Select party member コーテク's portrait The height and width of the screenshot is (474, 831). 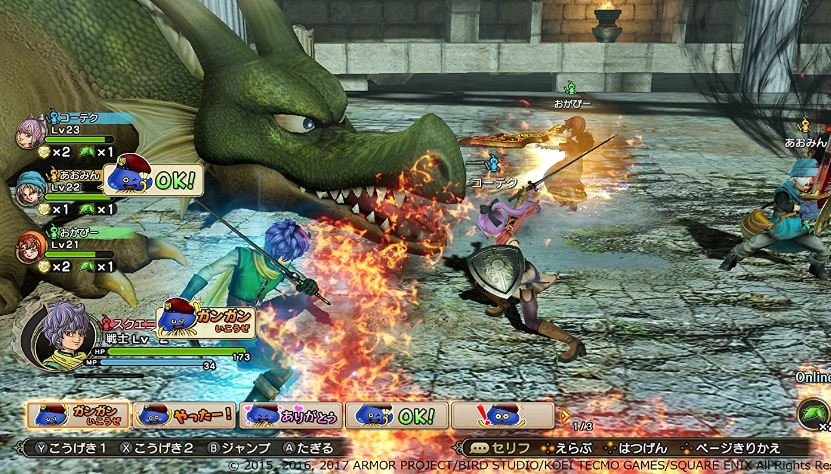coord(30,133)
